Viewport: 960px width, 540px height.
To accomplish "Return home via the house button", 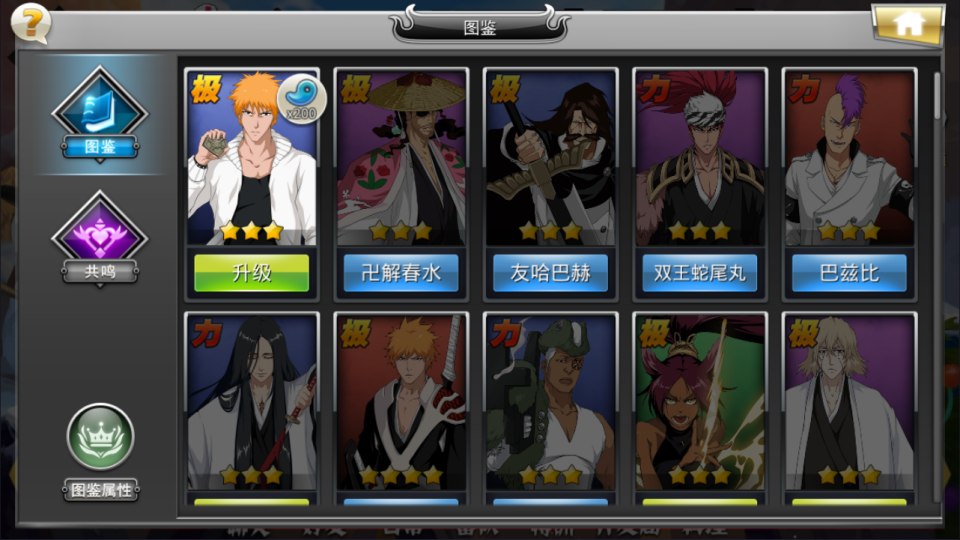I will tap(908, 24).
